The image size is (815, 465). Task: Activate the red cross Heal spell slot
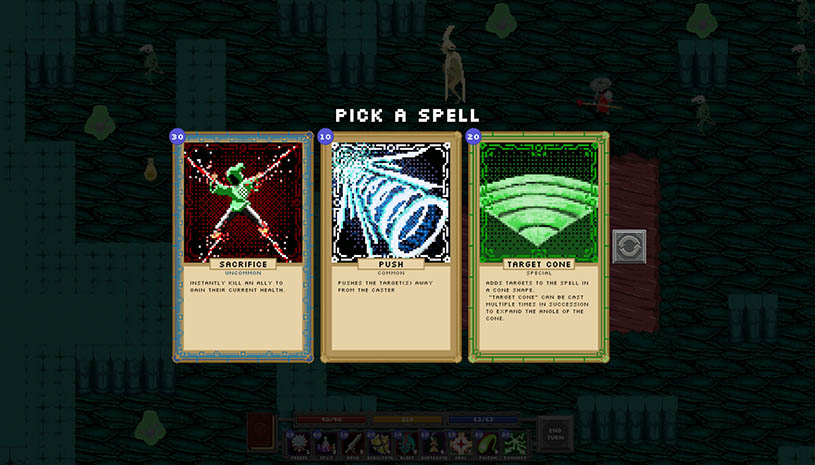tap(462, 443)
